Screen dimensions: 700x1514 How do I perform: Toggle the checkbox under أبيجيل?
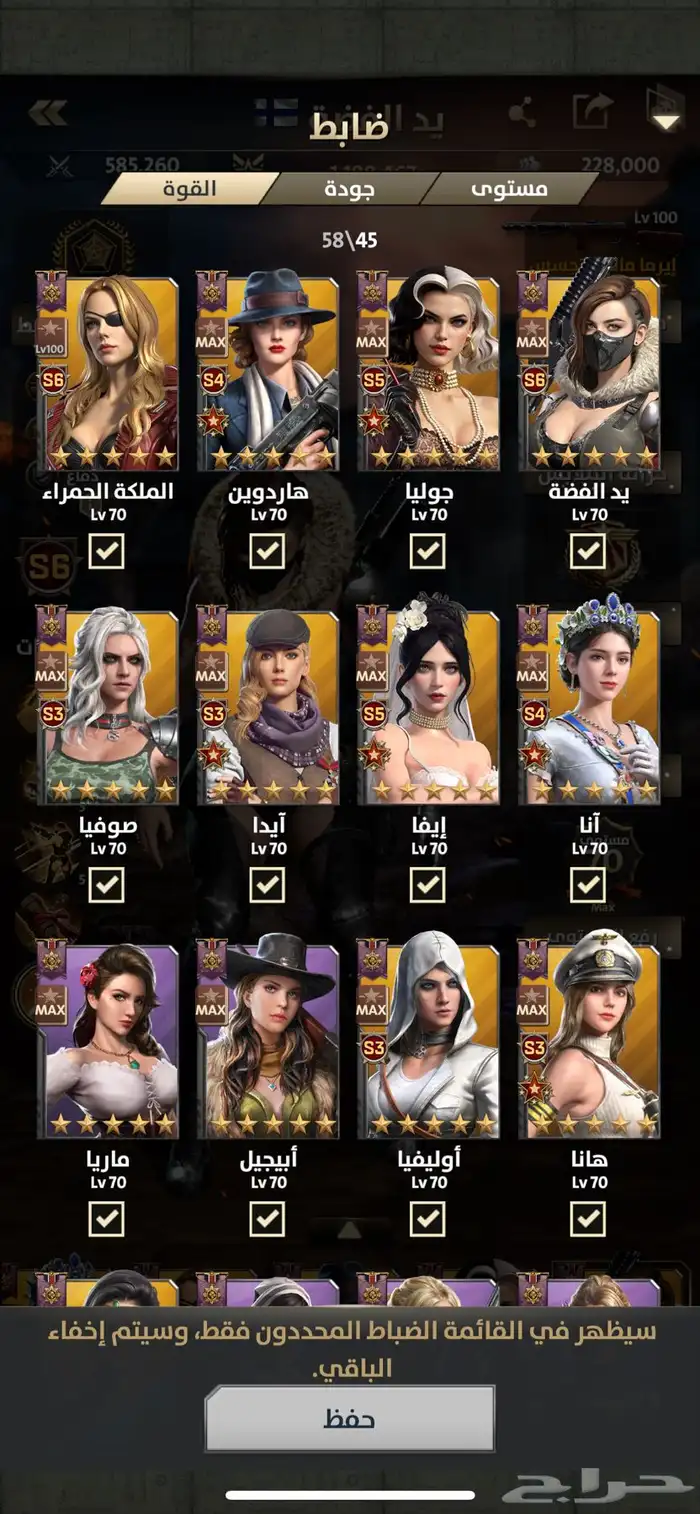pyautogui.click(x=267, y=1218)
